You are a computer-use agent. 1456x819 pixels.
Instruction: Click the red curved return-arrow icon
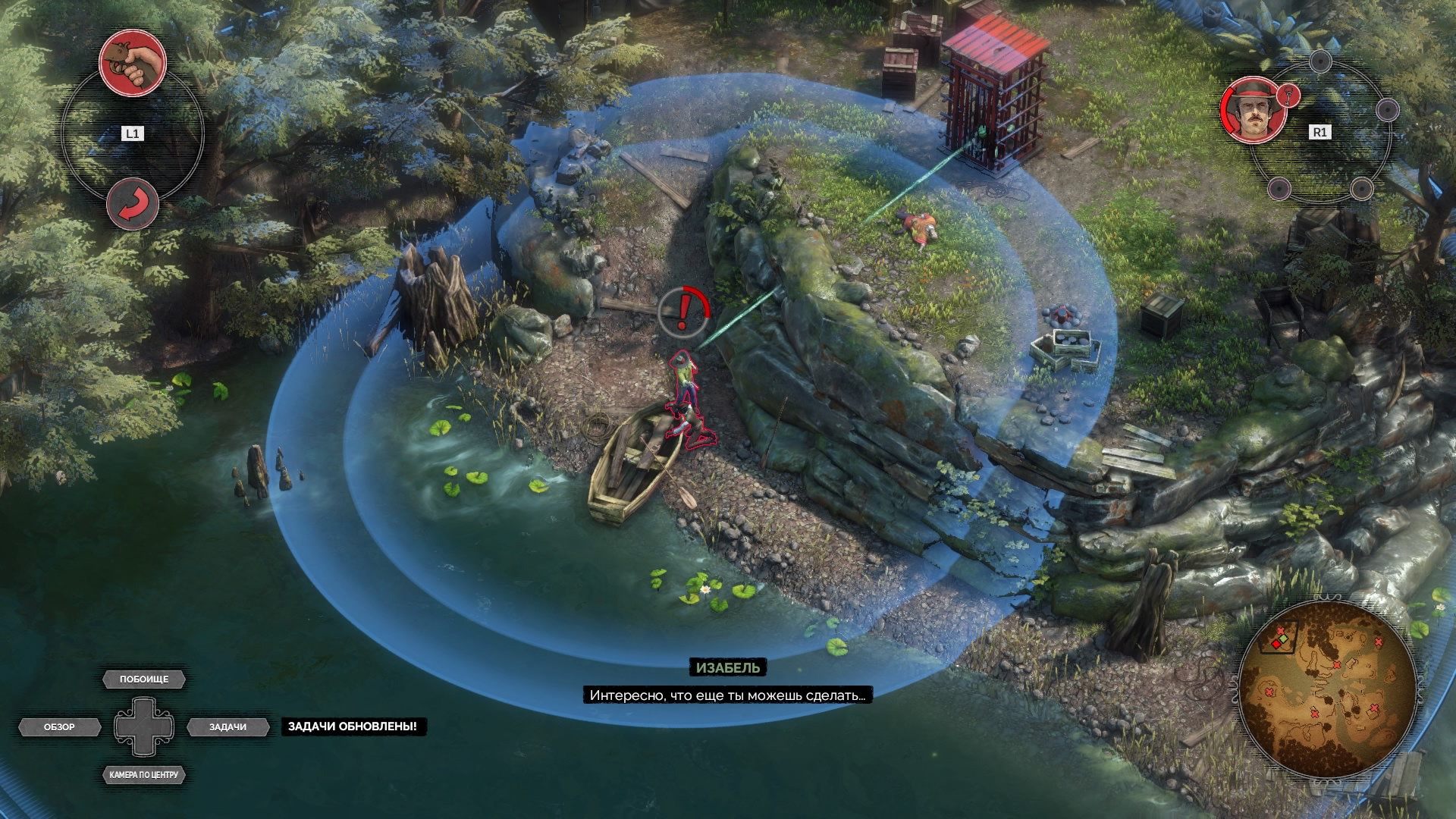[133, 205]
